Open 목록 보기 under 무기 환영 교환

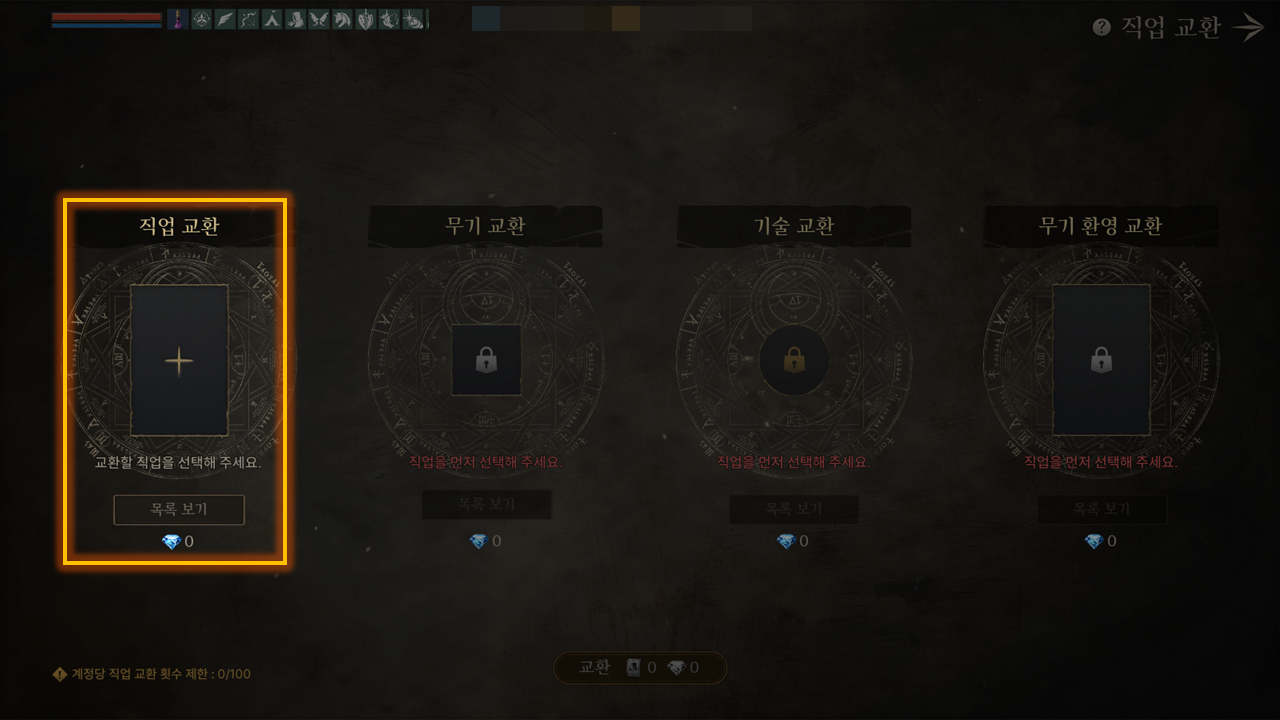1101,509
